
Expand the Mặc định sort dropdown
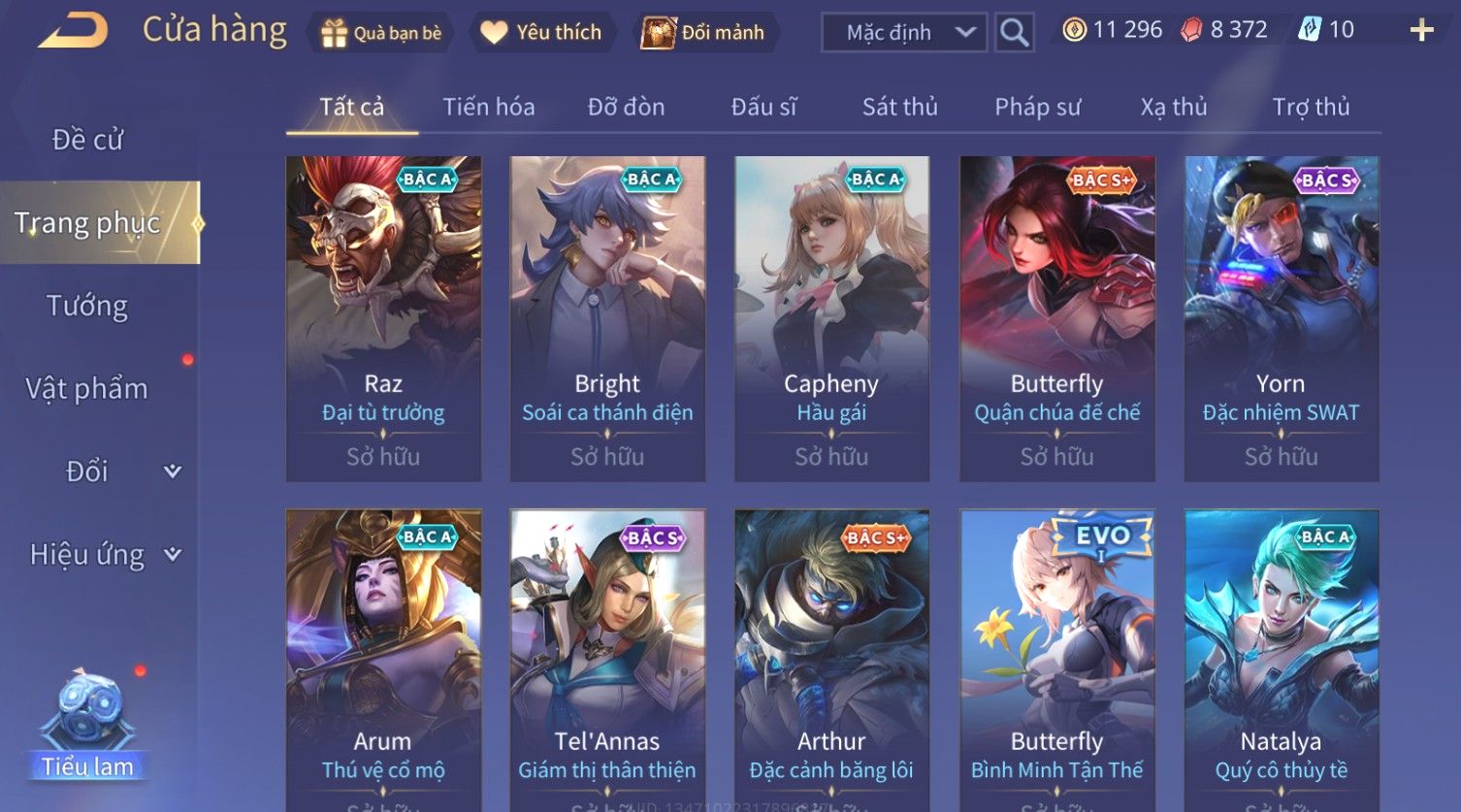(904, 33)
